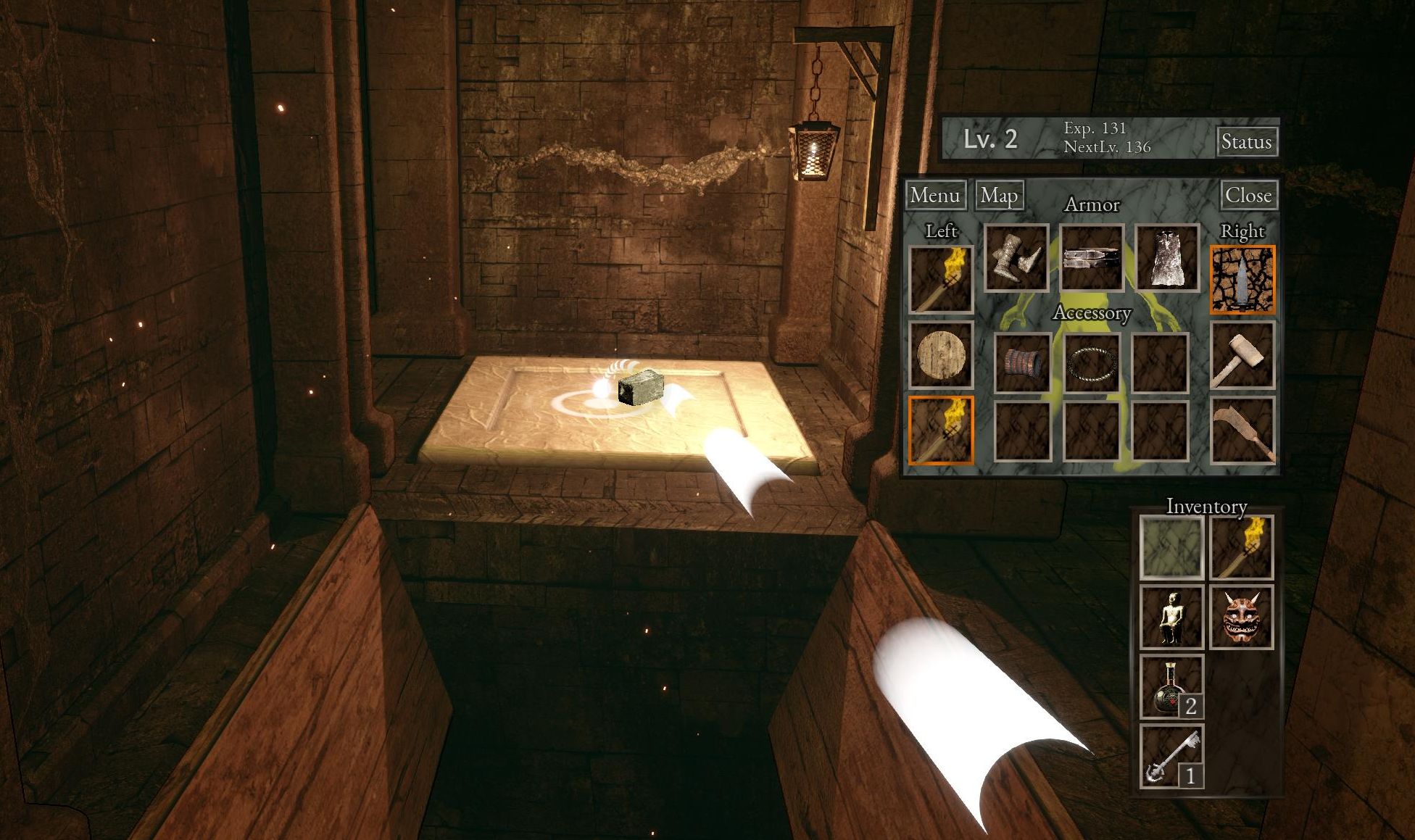Close the equipment panel
The width and height of the screenshot is (1415, 840).
pyautogui.click(x=1248, y=195)
